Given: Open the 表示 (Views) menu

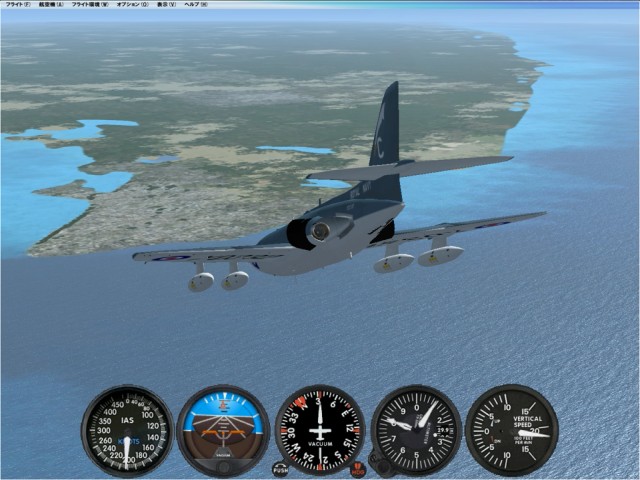Looking at the screenshot, I should [165, 5].
